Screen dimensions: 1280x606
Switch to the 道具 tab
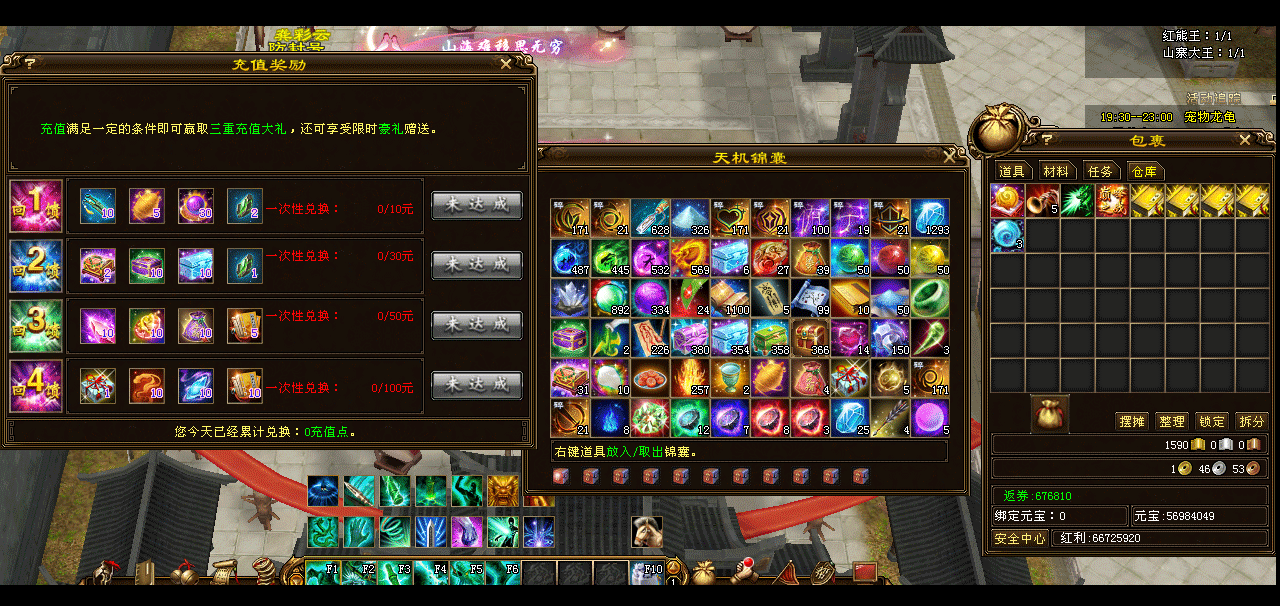[1012, 171]
